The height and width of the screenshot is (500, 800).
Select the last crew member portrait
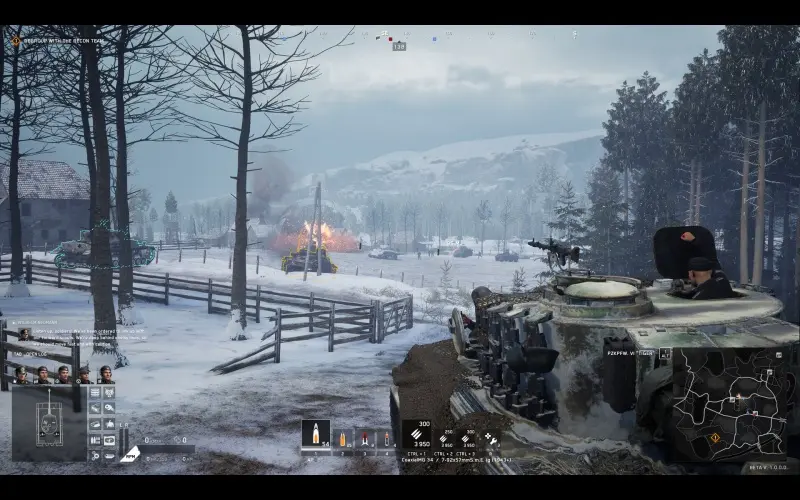click(106, 375)
